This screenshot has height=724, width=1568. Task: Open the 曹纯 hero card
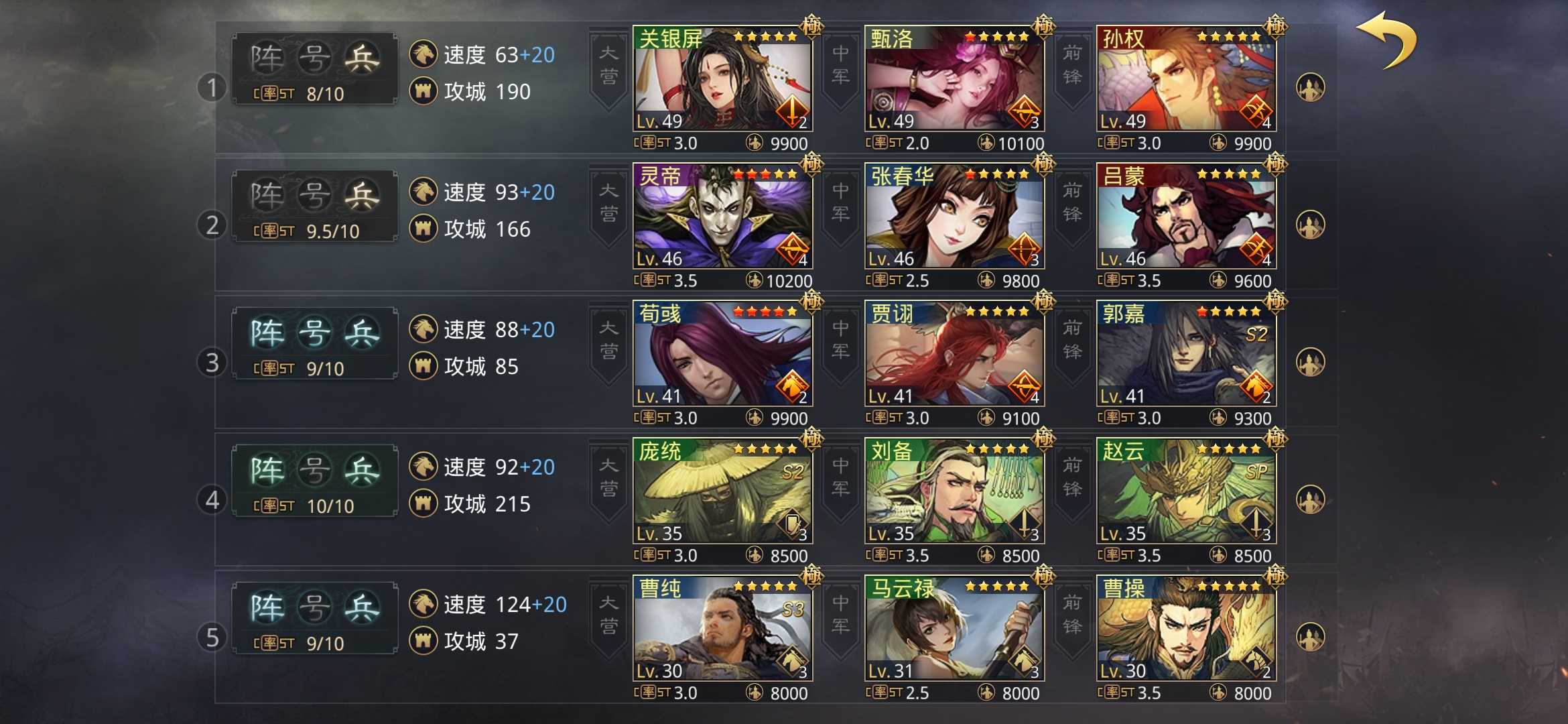722,629
